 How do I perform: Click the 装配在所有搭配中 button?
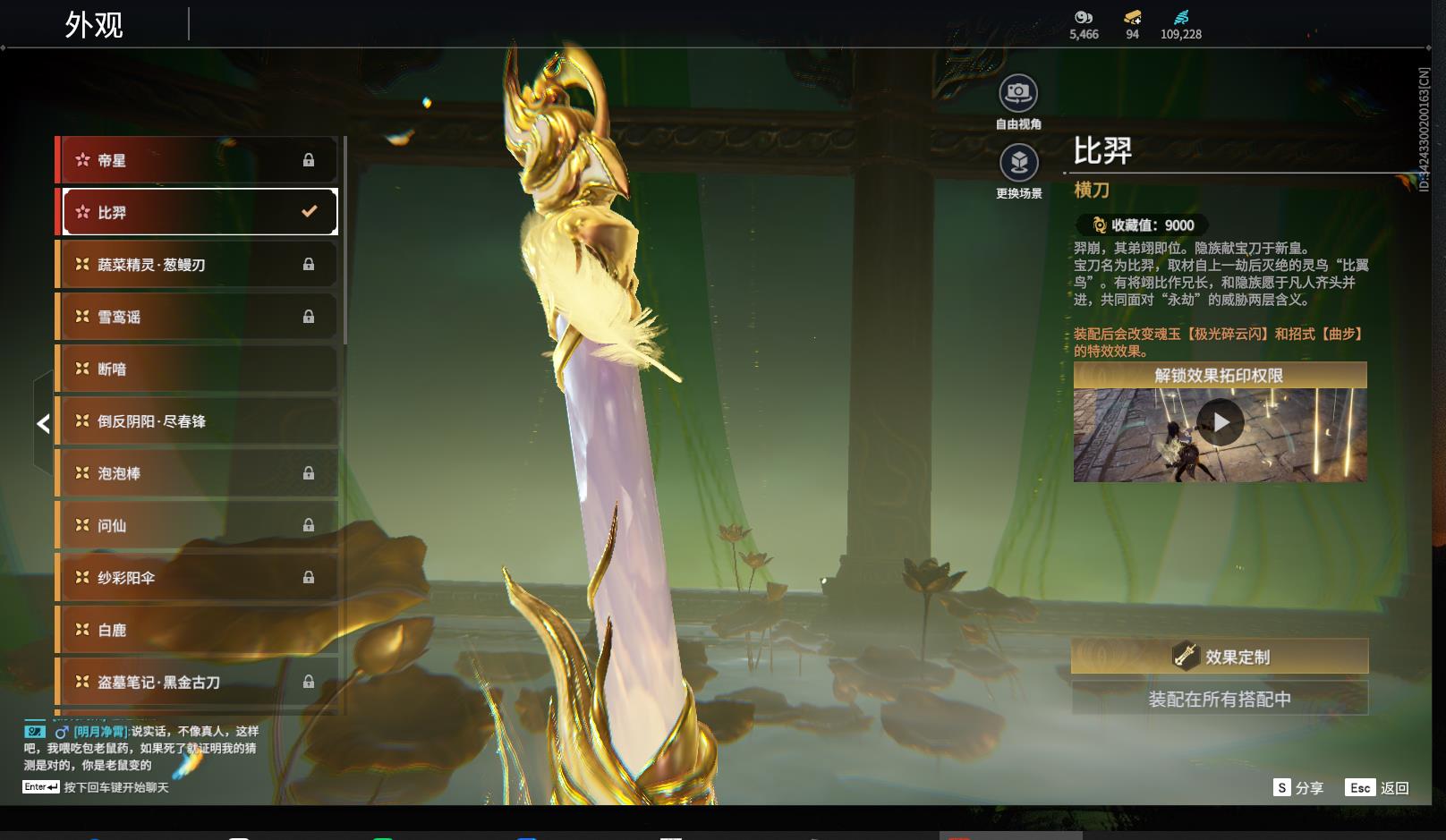pos(1220,699)
